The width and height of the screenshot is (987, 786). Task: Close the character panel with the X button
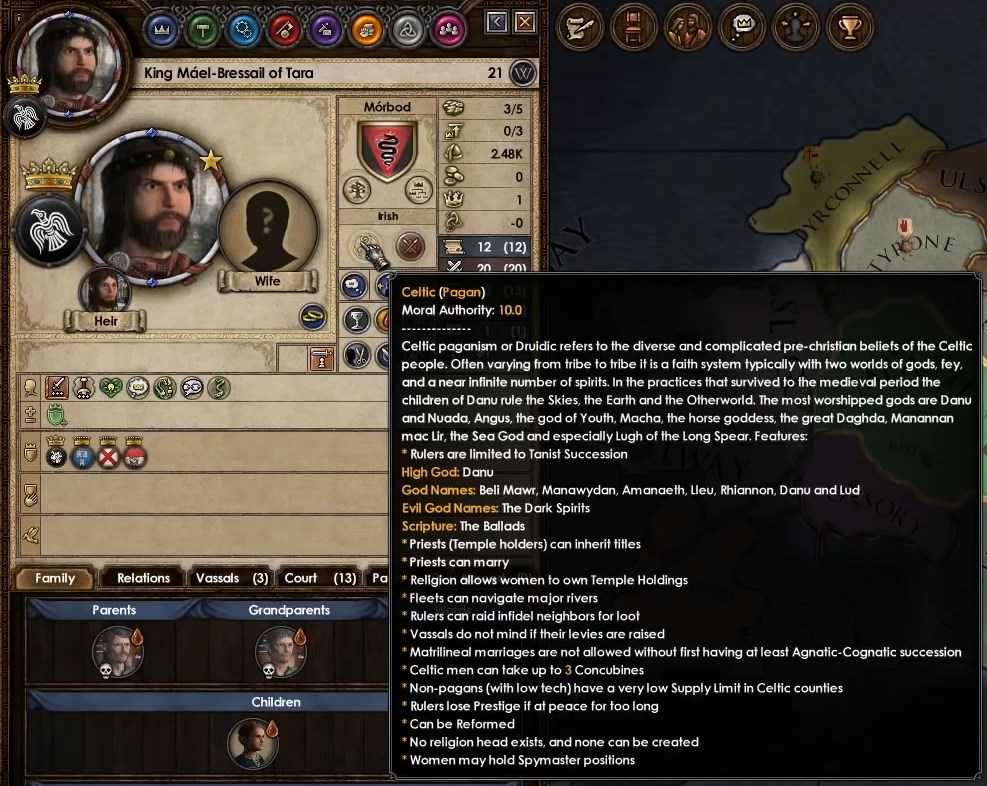pos(525,22)
